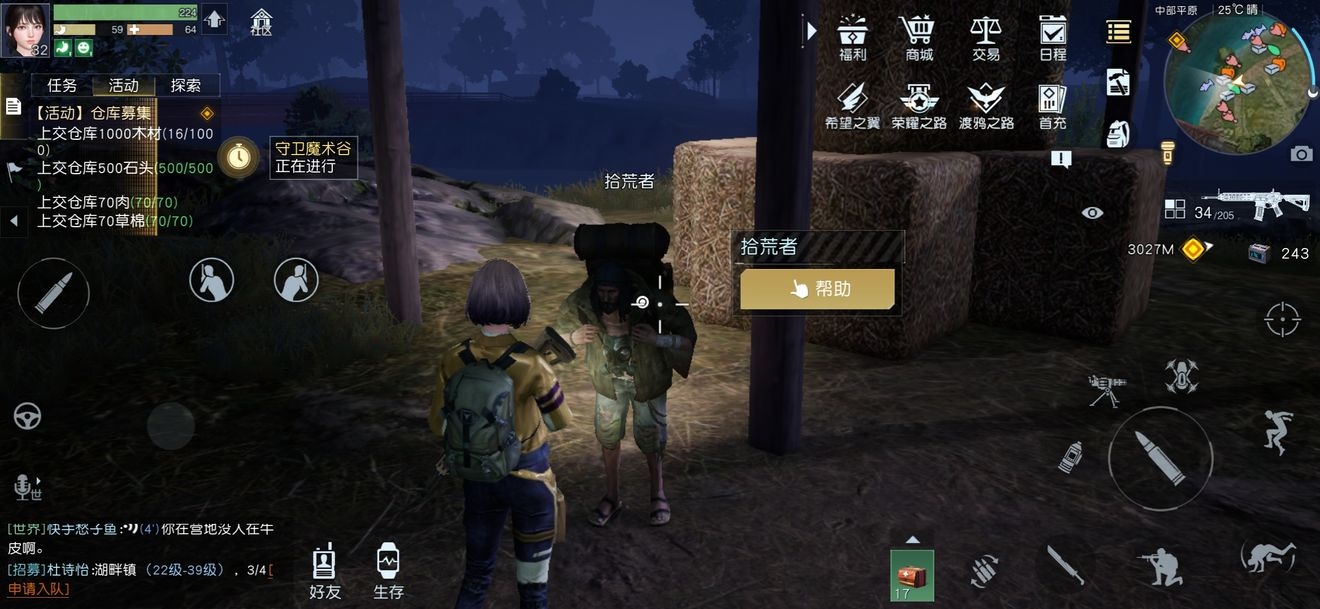The image size is (1320, 609).
Task: Open the 希望之翼 event
Action: pyautogui.click(x=852, y=106)
